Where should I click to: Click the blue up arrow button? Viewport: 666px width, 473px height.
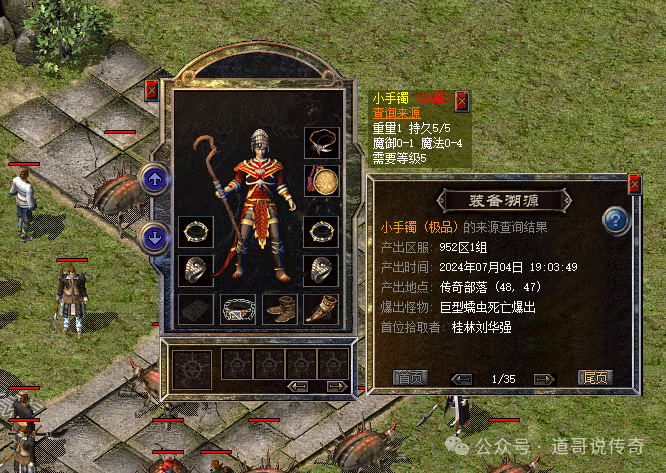tap(155, 180)
